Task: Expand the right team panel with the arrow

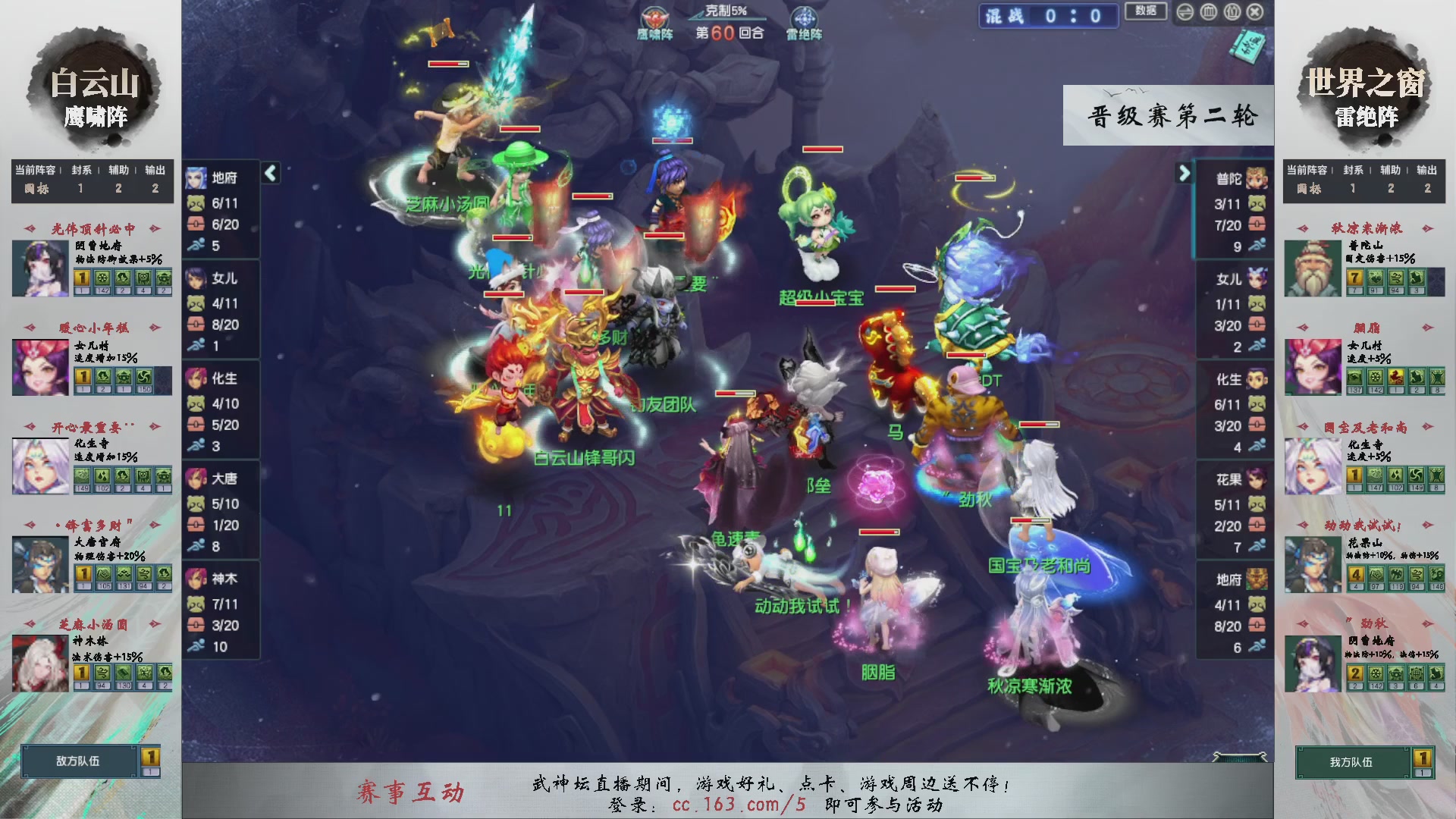Action: pos(1185,173)
